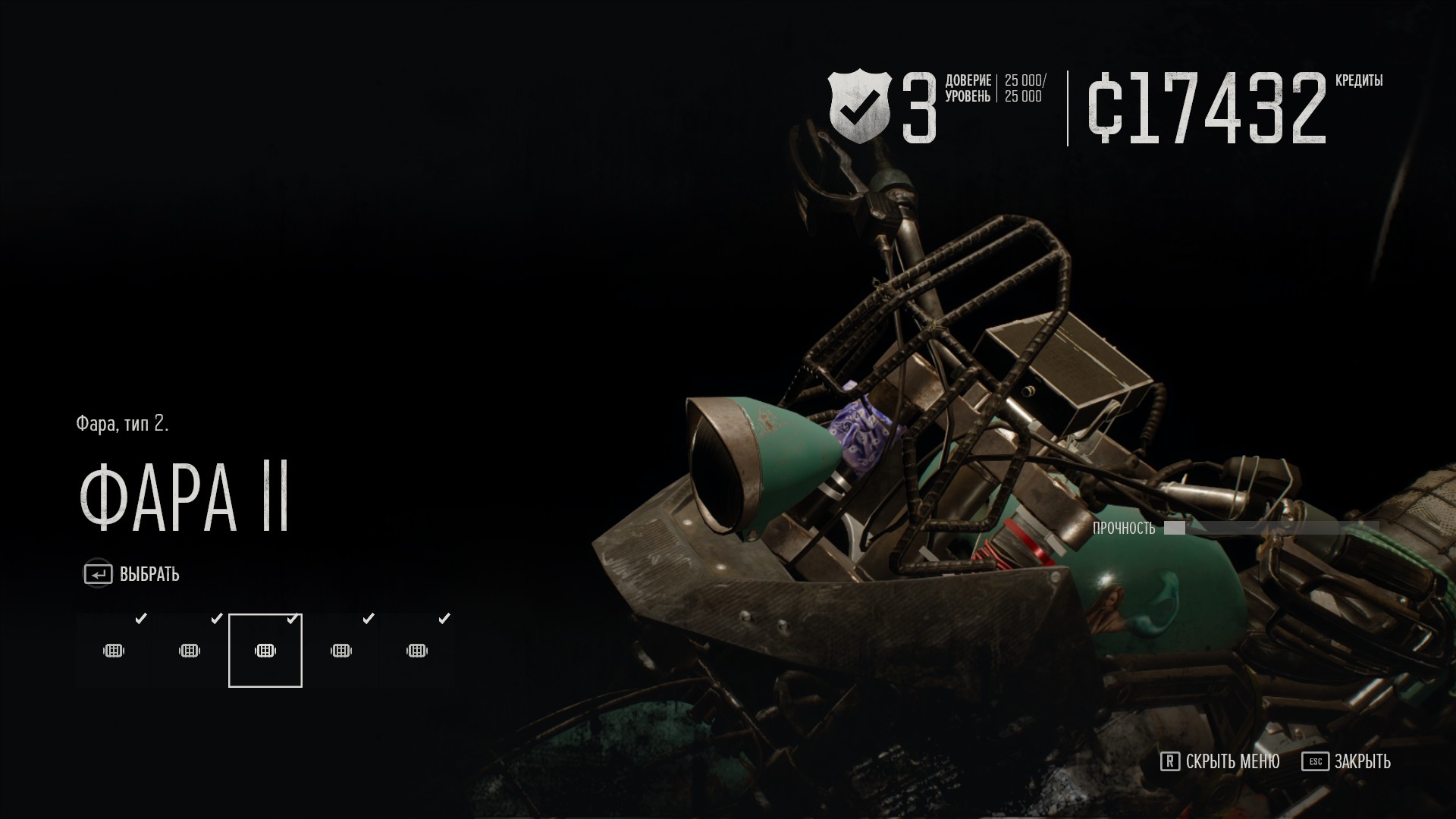Select the highlighted Фара II headlight slot
Screen dimensions: 1456x819
coord(265,651)
